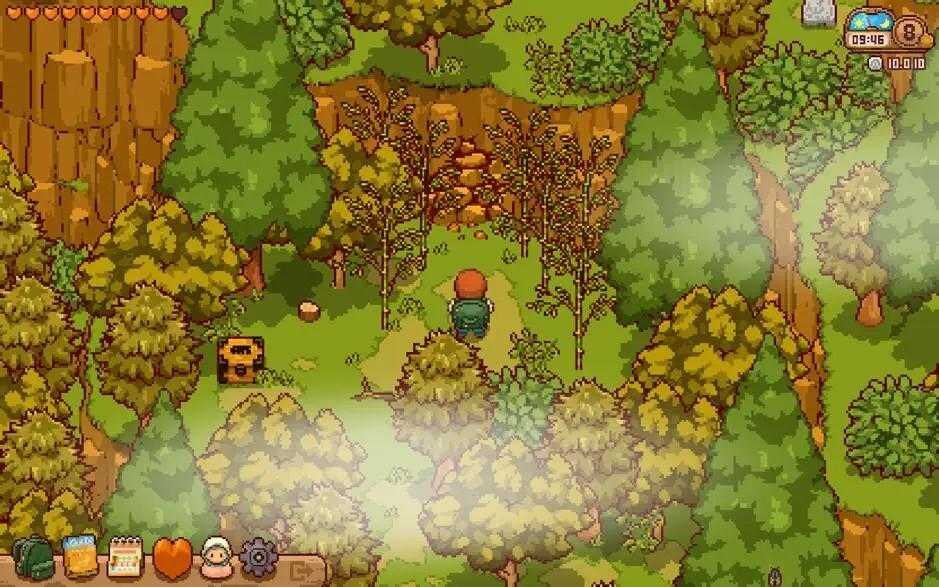939x587 pixels.
Task: Open the bonnet character portrait menu
Action: click(x=216, y=556)
